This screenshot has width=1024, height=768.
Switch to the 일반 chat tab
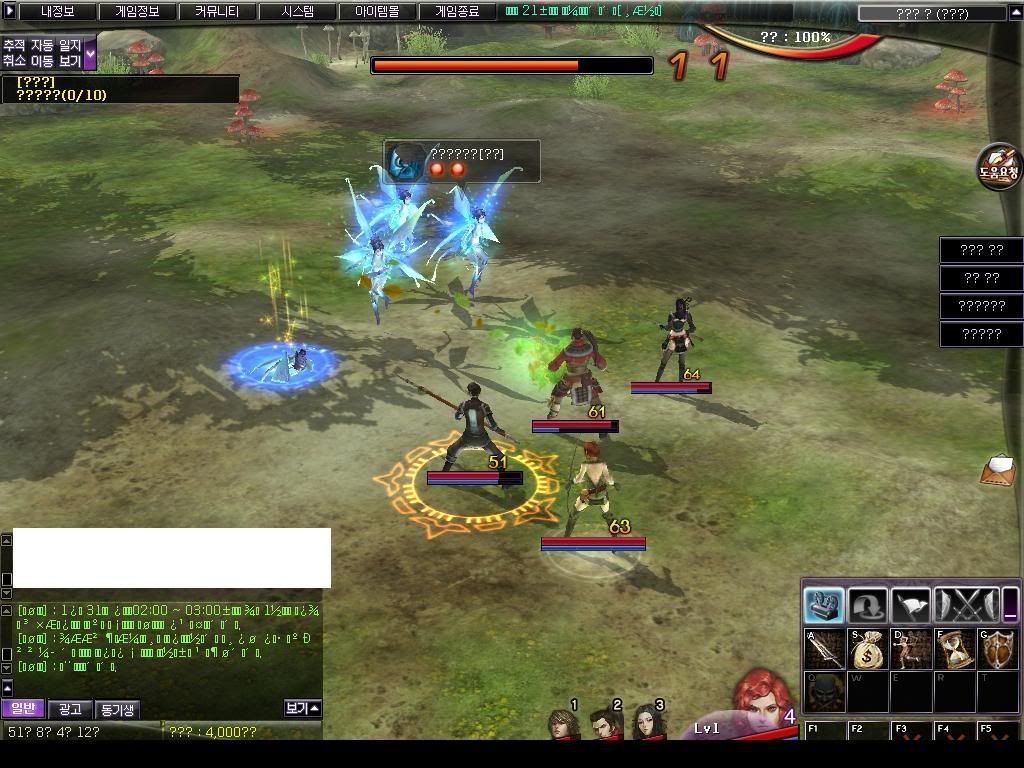point(22,709)
